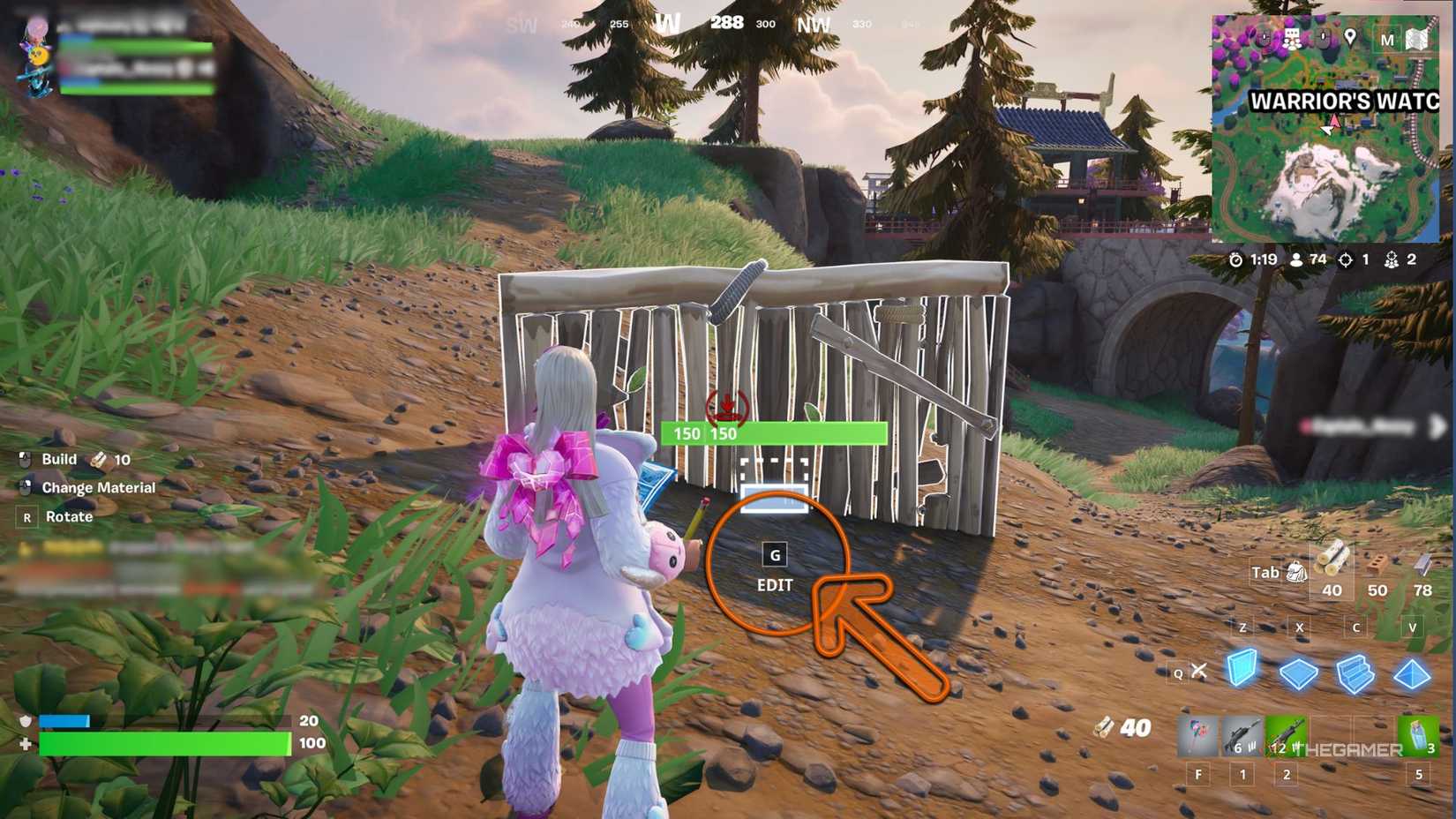The image size is (1456, 819).
Task: Select the shield consumable in slot 5
Action: pyautogui.click(x=1419, y=734)
